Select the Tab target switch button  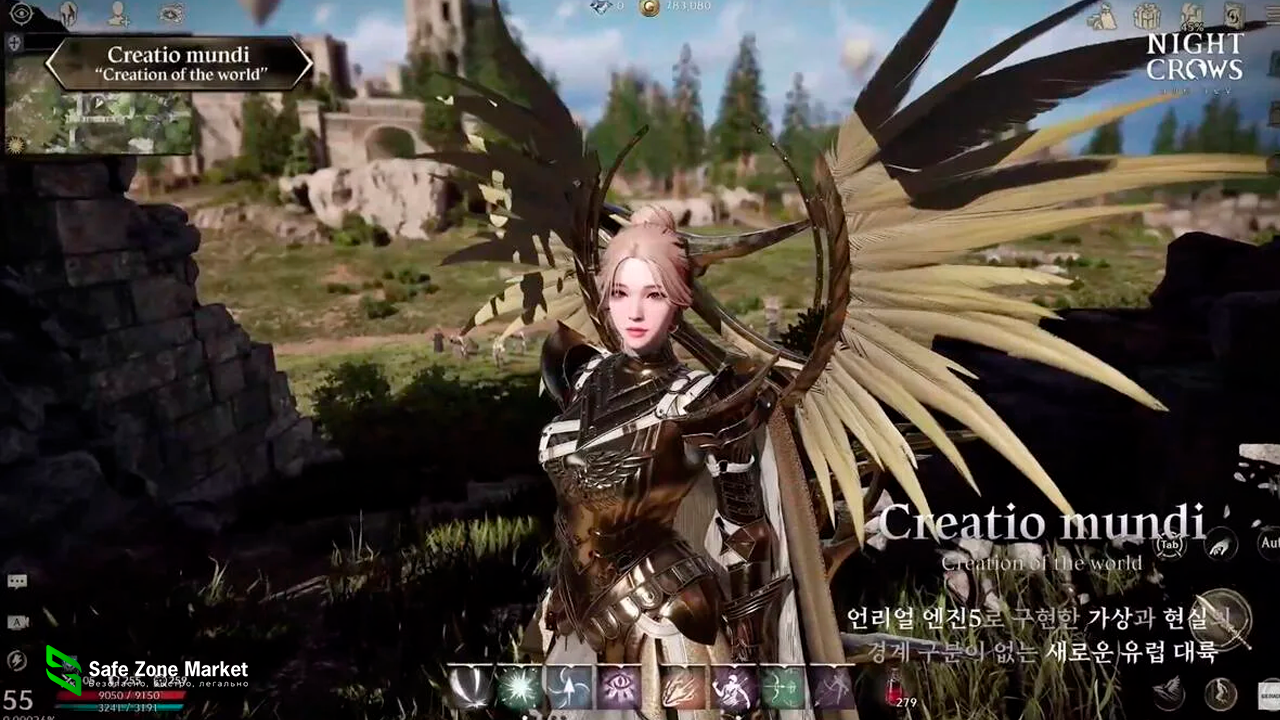coord(1170,545)
